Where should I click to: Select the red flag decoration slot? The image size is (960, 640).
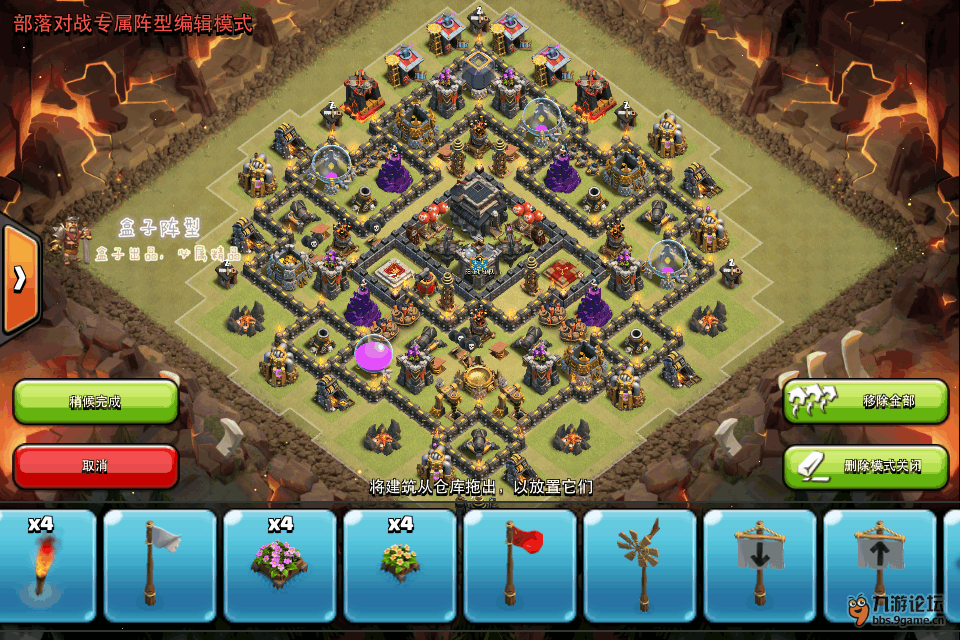click(x=520, y=565)
